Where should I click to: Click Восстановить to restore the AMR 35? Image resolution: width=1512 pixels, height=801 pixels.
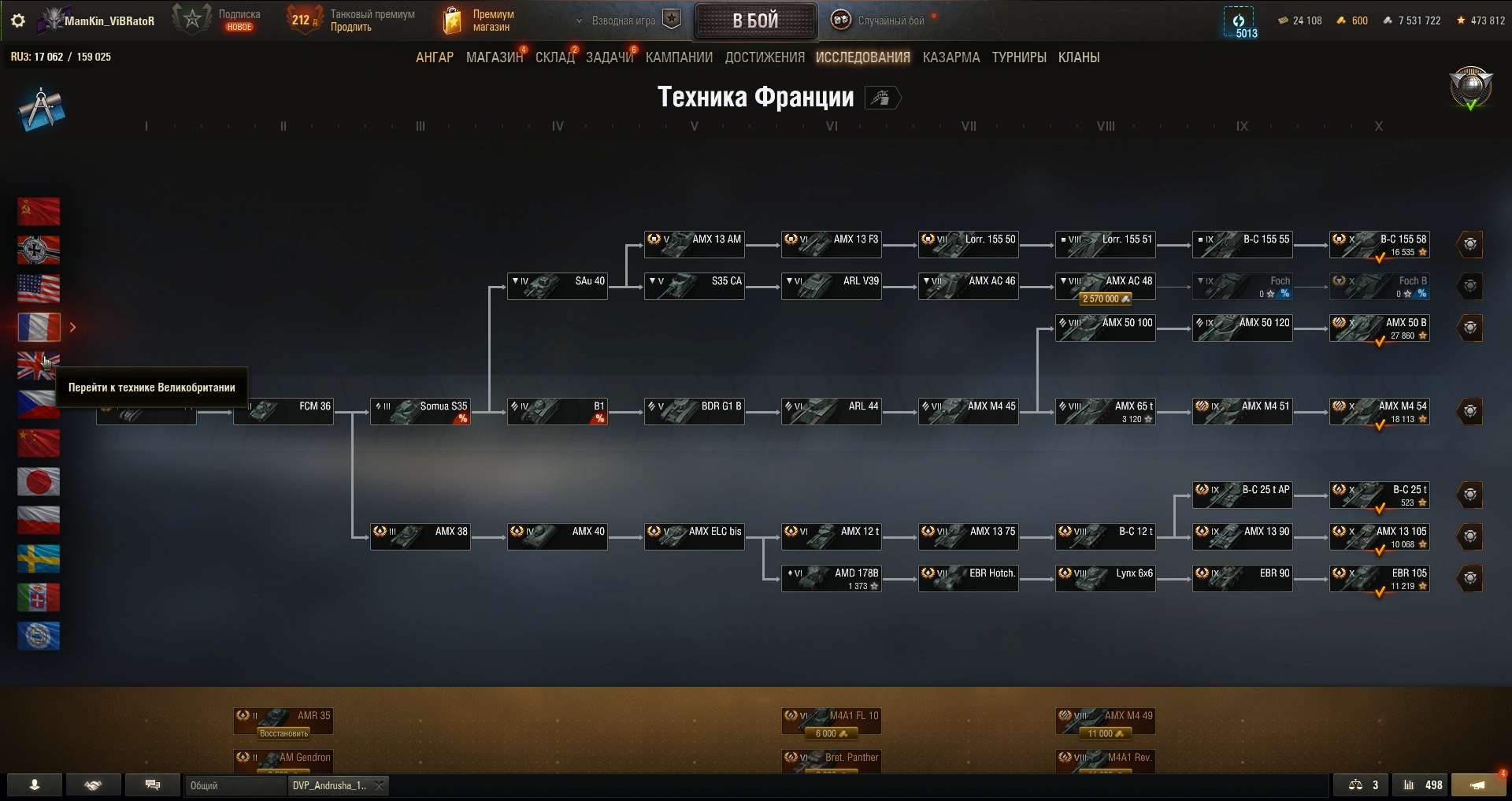[x=283, y=732]
